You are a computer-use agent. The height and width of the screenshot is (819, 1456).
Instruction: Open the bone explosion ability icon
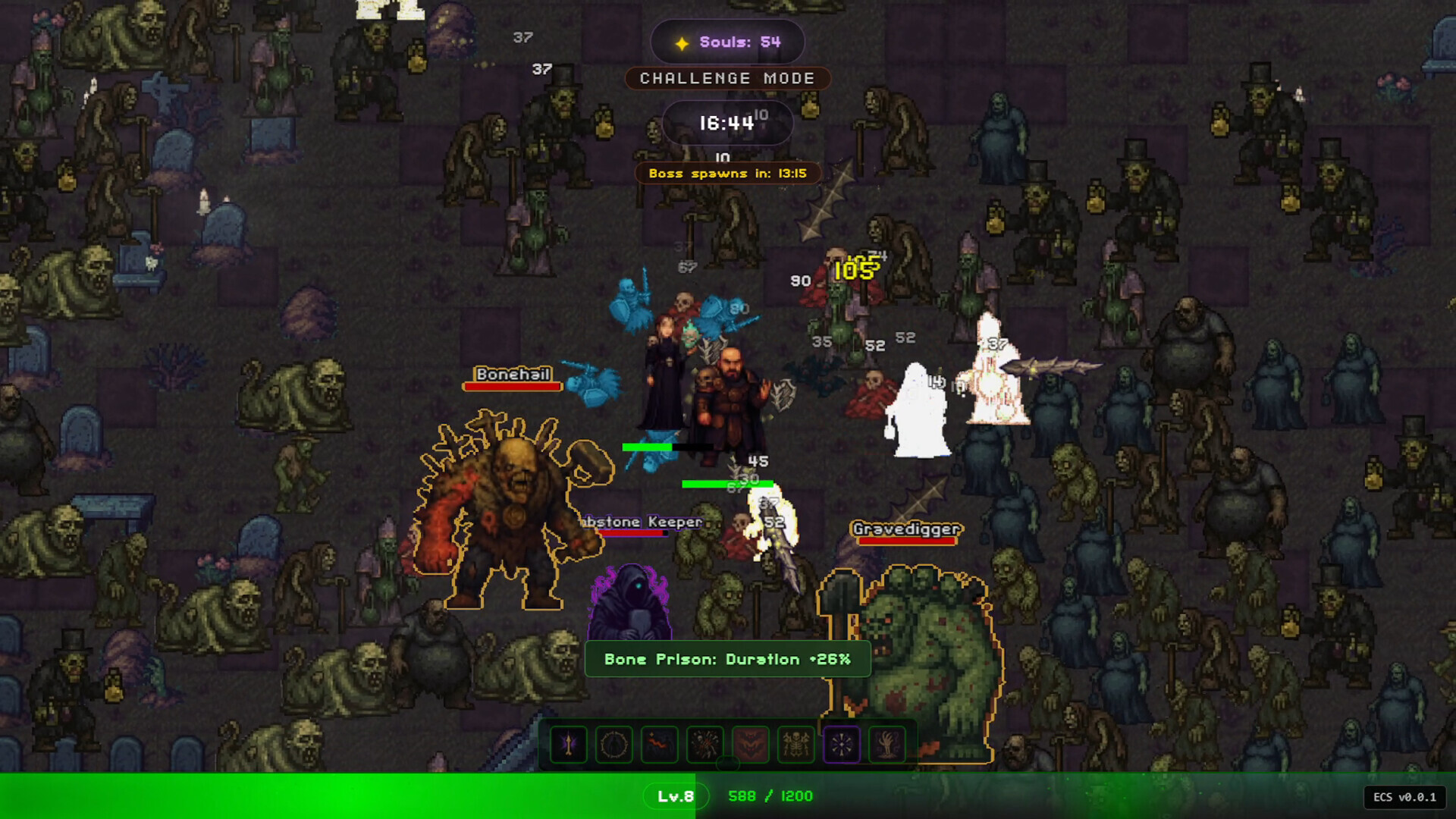point(705,745)
